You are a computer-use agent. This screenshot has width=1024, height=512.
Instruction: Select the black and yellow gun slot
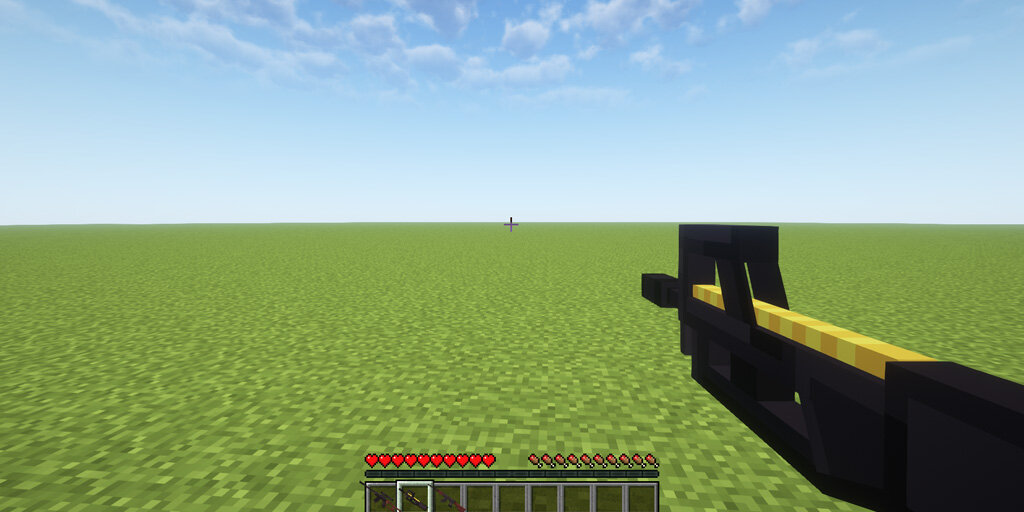(414, 498)
